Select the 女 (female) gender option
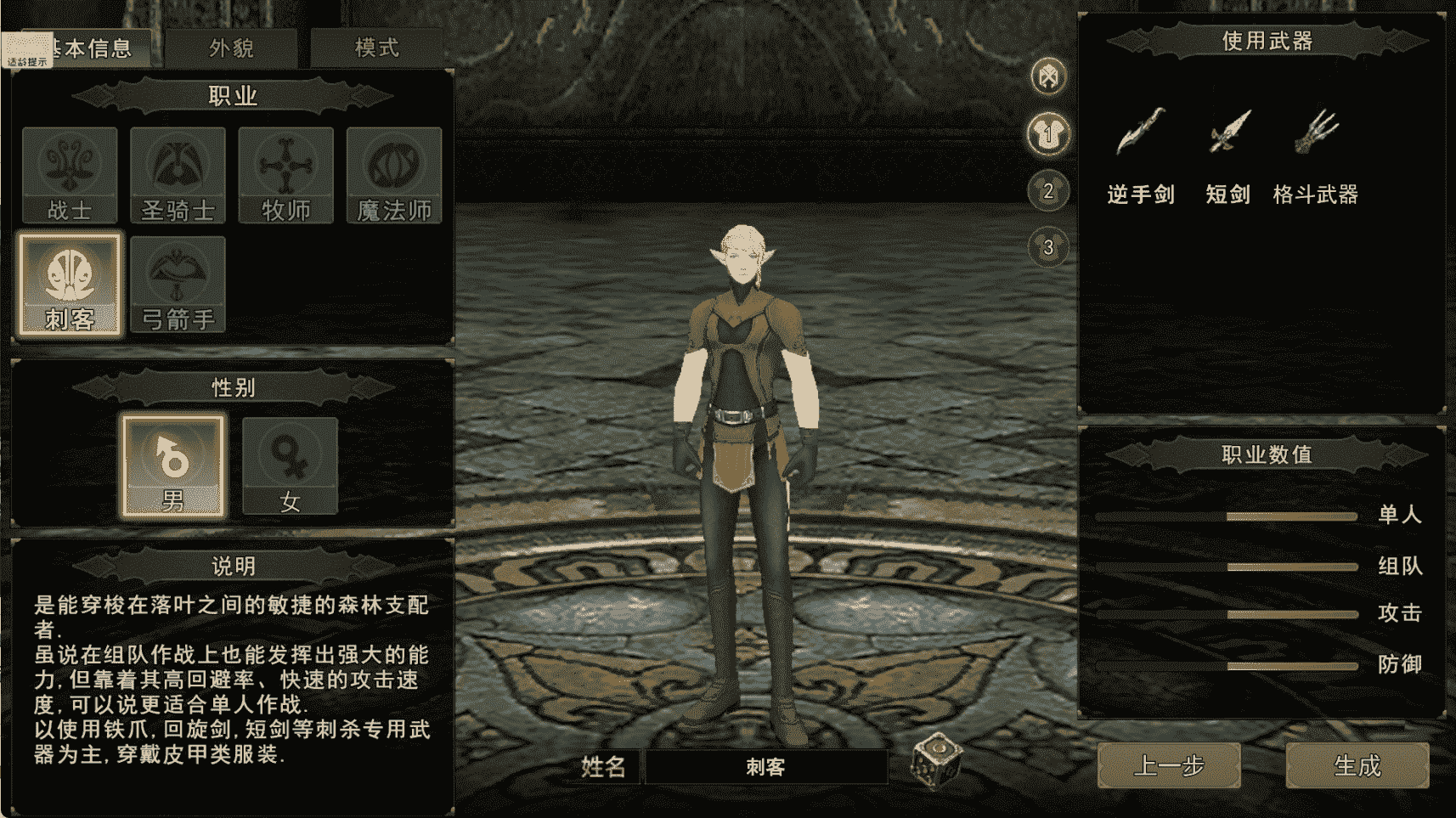Screen dimensions: 1456x818 [290, 461]
